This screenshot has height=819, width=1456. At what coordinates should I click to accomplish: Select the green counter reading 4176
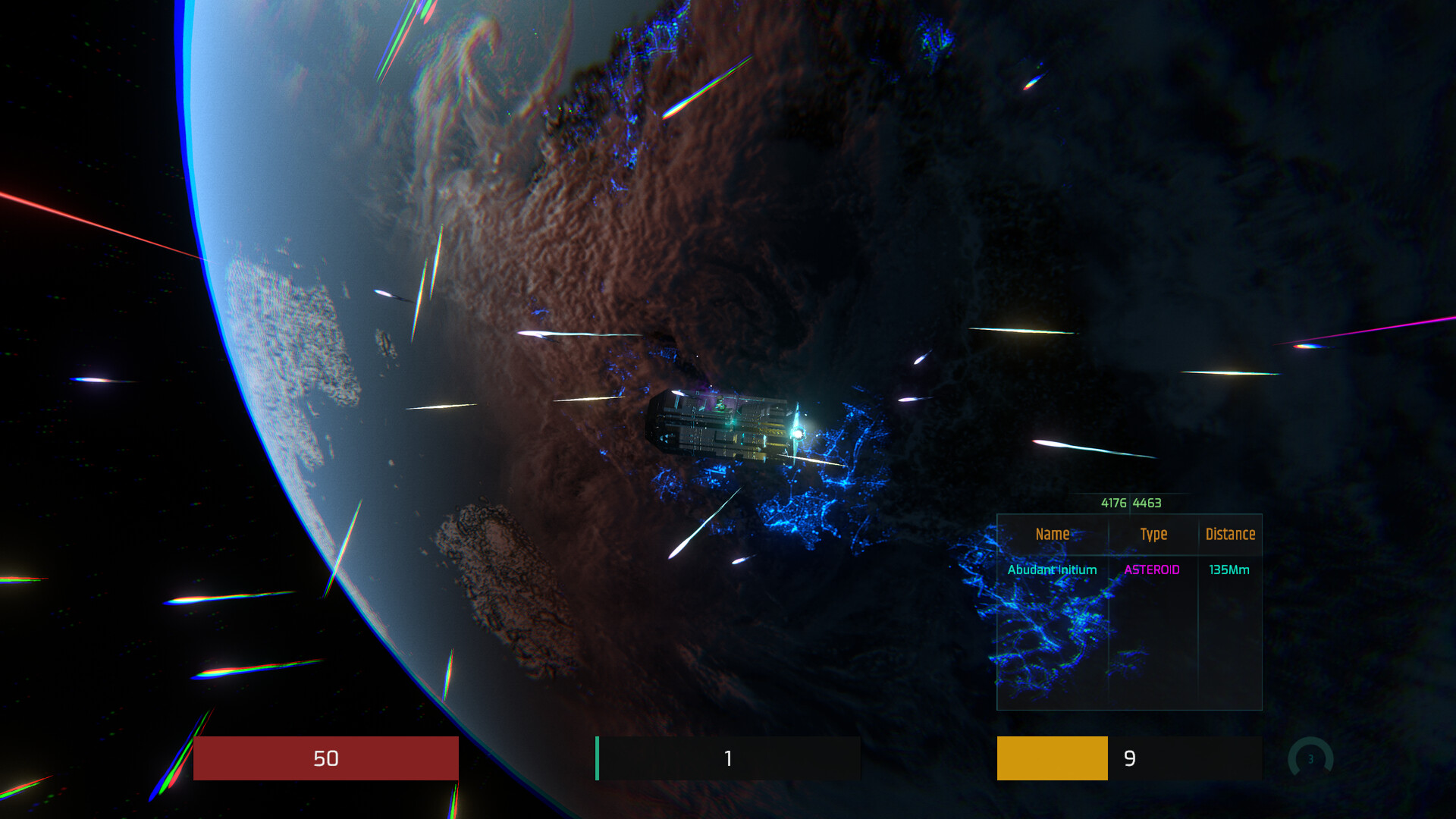(1113, 502)
